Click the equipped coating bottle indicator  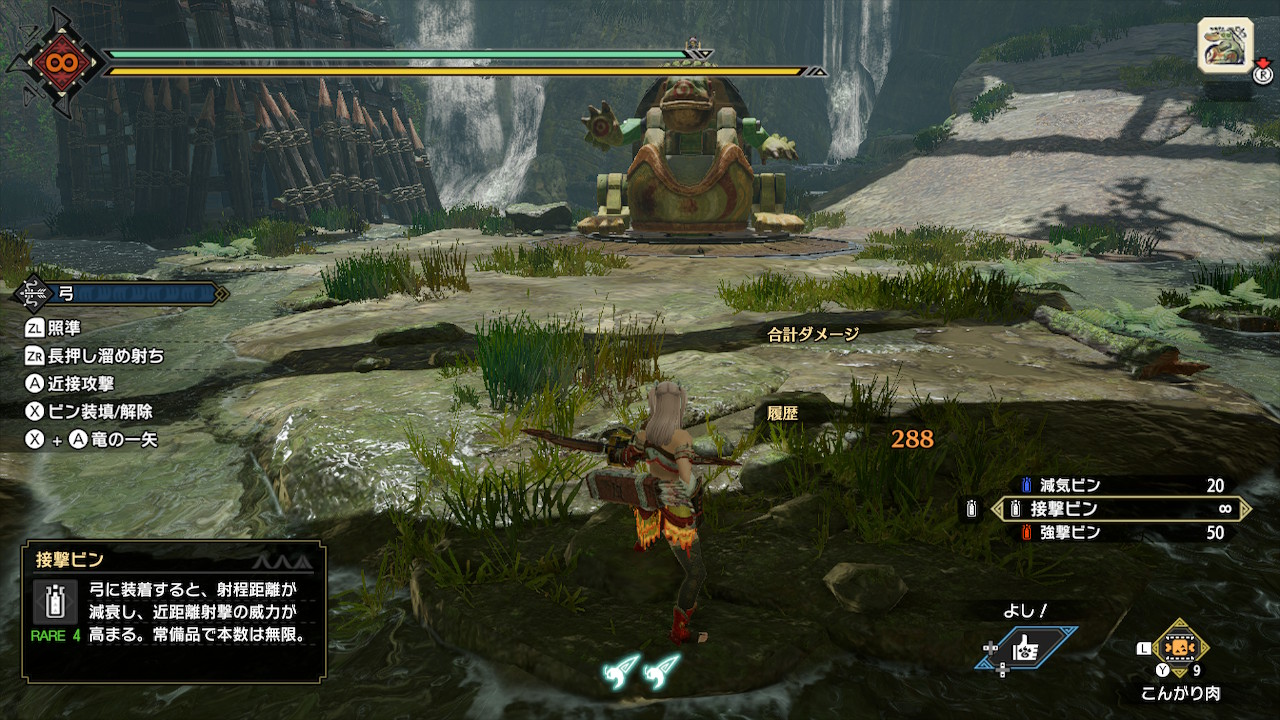coord(970,510)
